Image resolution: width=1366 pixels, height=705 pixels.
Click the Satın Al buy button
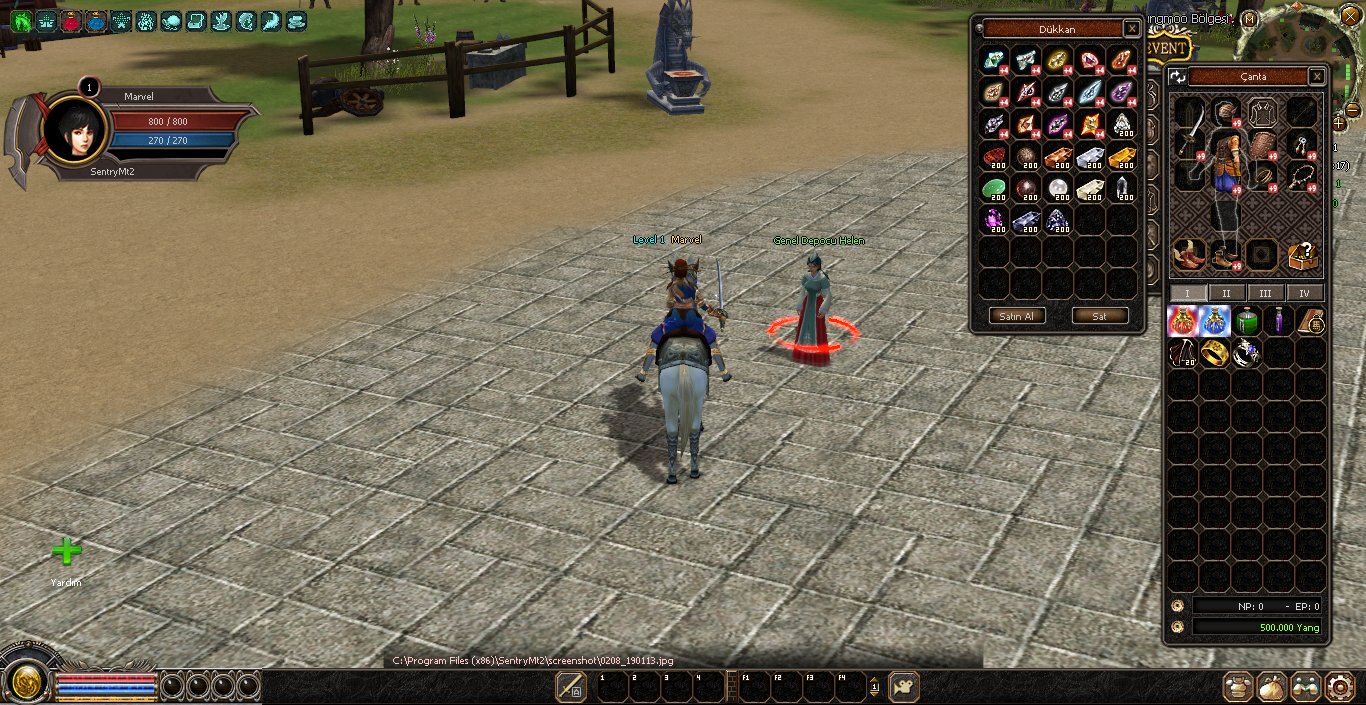pyautogui.click(x=1017, y=316)
